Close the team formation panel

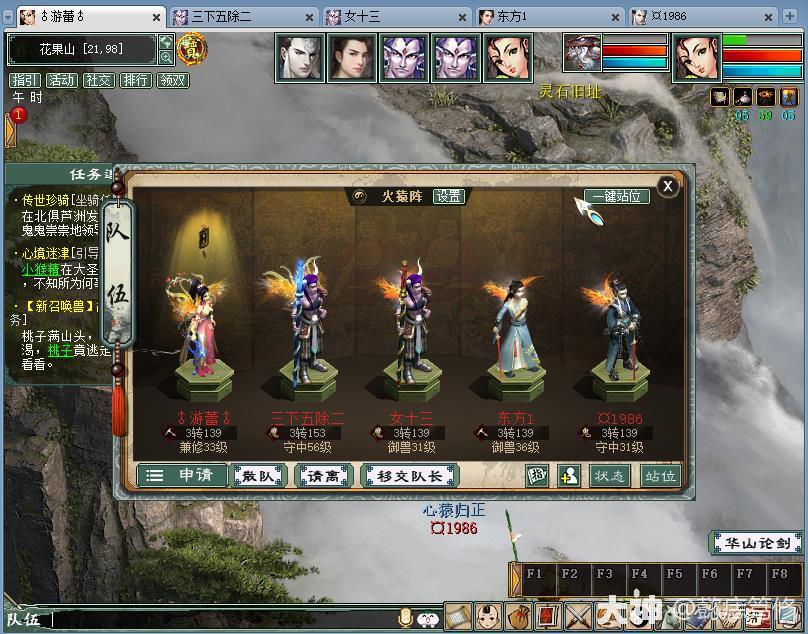667,186
